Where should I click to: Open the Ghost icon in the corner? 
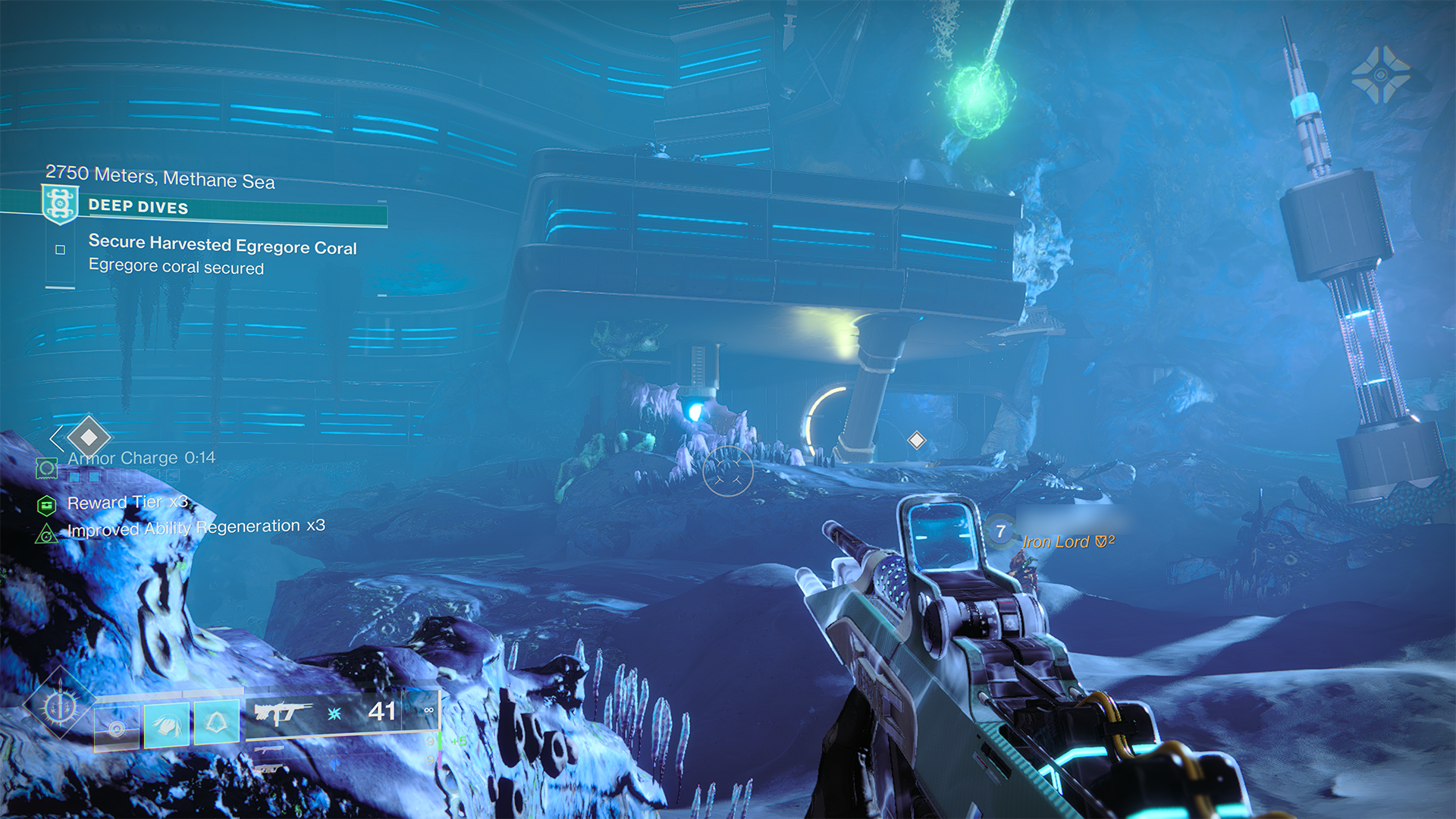[1380, 75]
